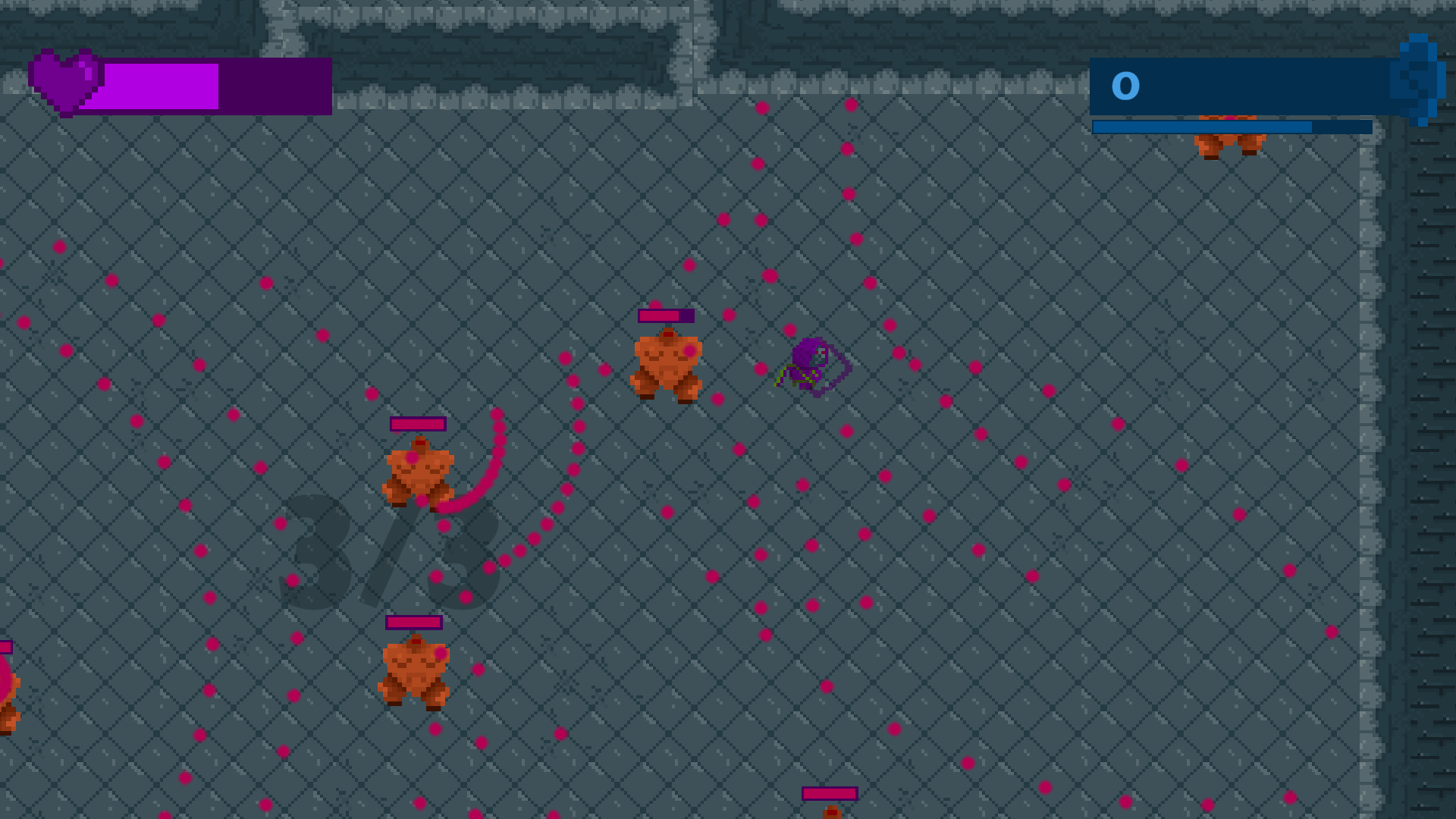Click the health bar at the bottom center

pos(828,794)
